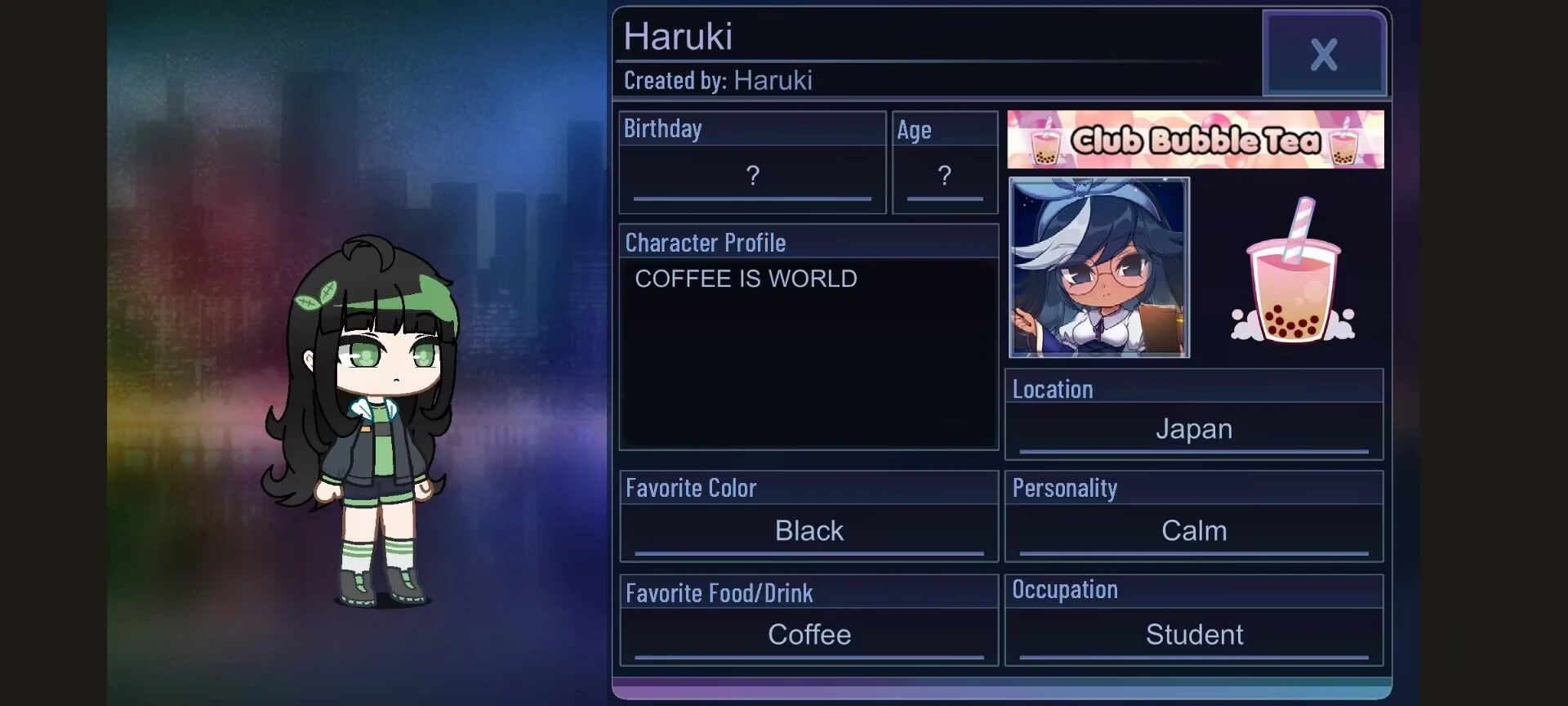Viewport: 1568px width, 706px height.
Task: Edit the name Haruki at the top
Action: click(678, 35)
